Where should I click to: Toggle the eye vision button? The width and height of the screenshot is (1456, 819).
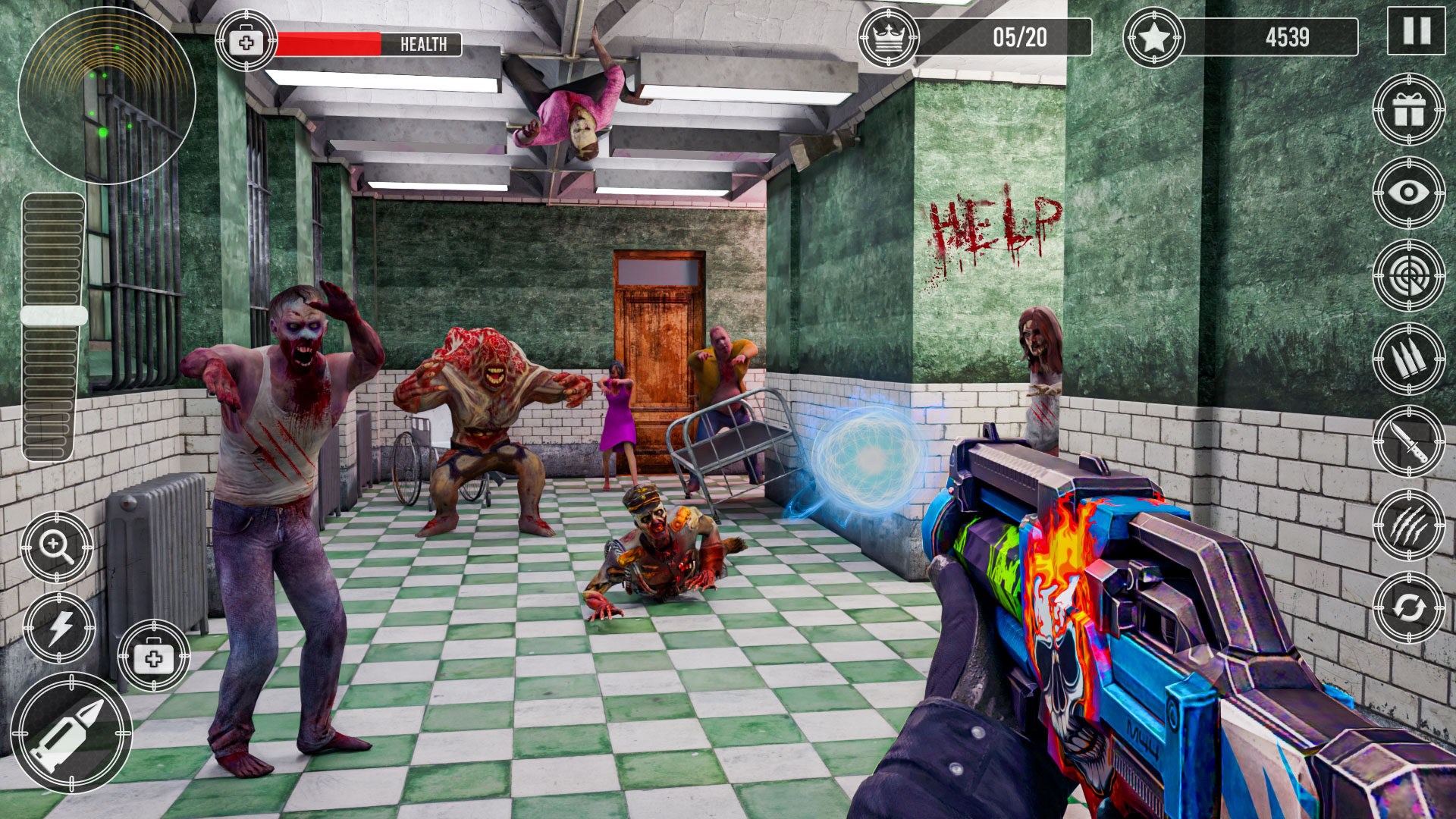coord(1408,193)
